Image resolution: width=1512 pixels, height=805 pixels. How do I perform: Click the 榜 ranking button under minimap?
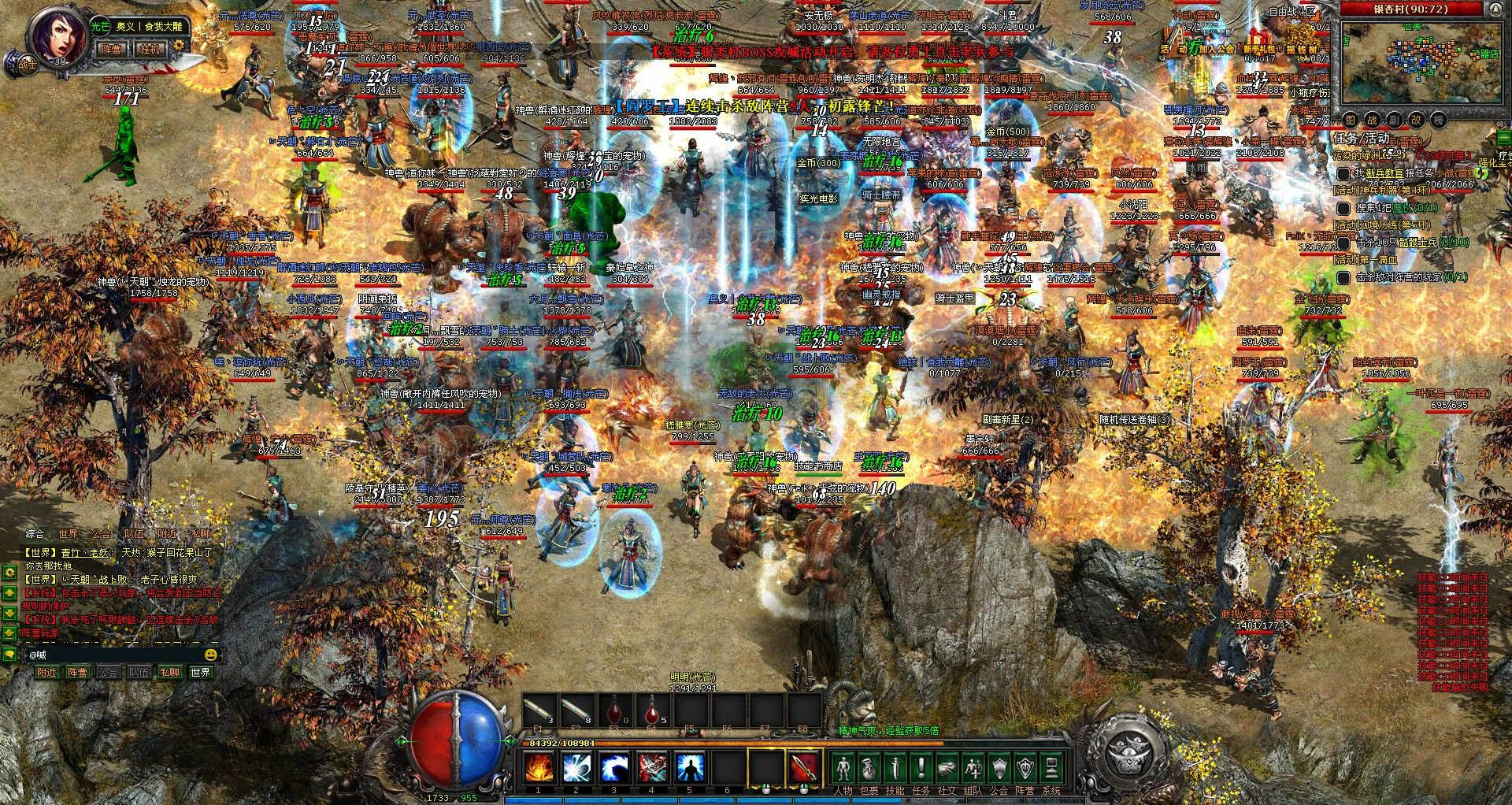1439,120
